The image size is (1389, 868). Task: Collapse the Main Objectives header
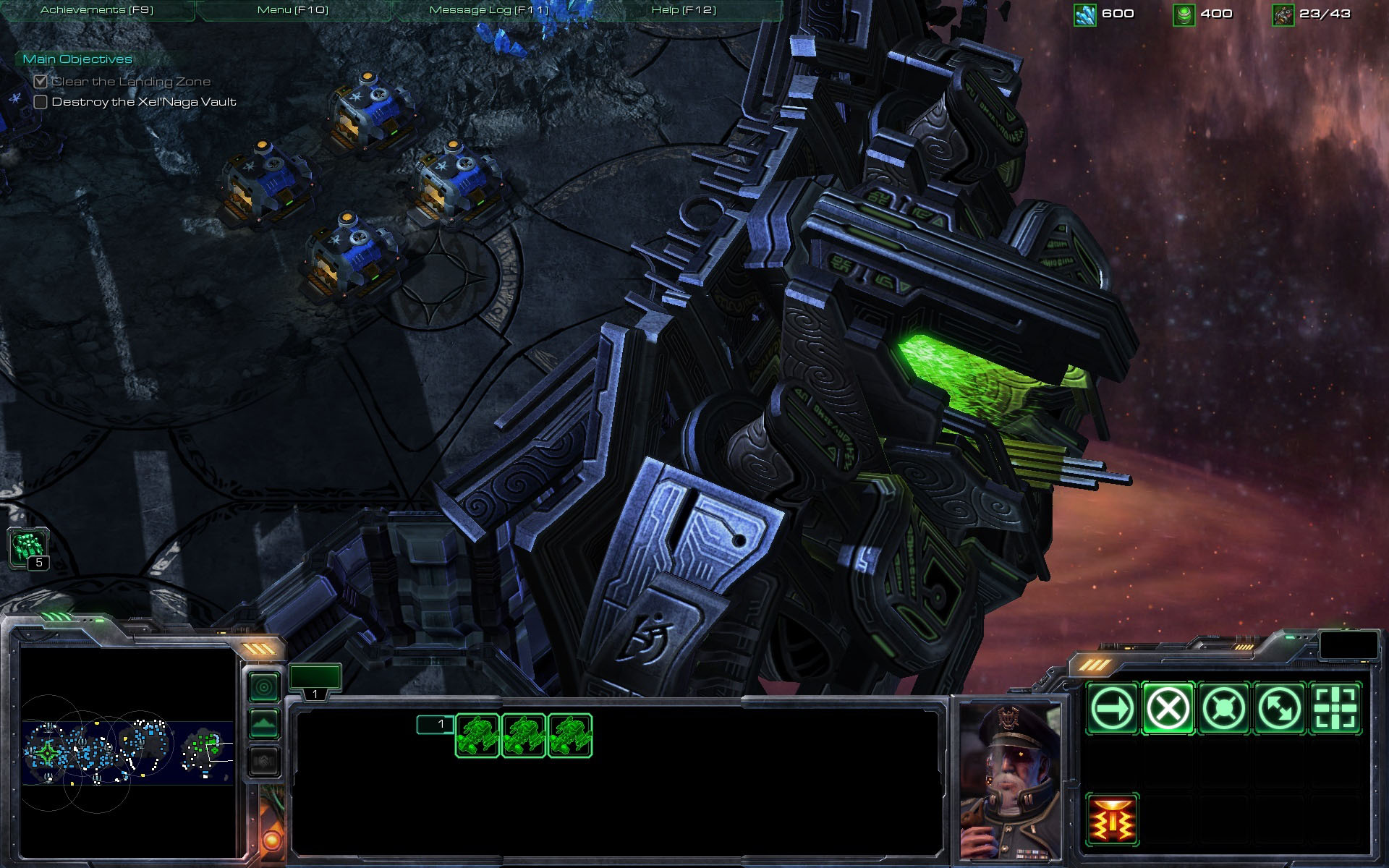[x=77, y=59]
